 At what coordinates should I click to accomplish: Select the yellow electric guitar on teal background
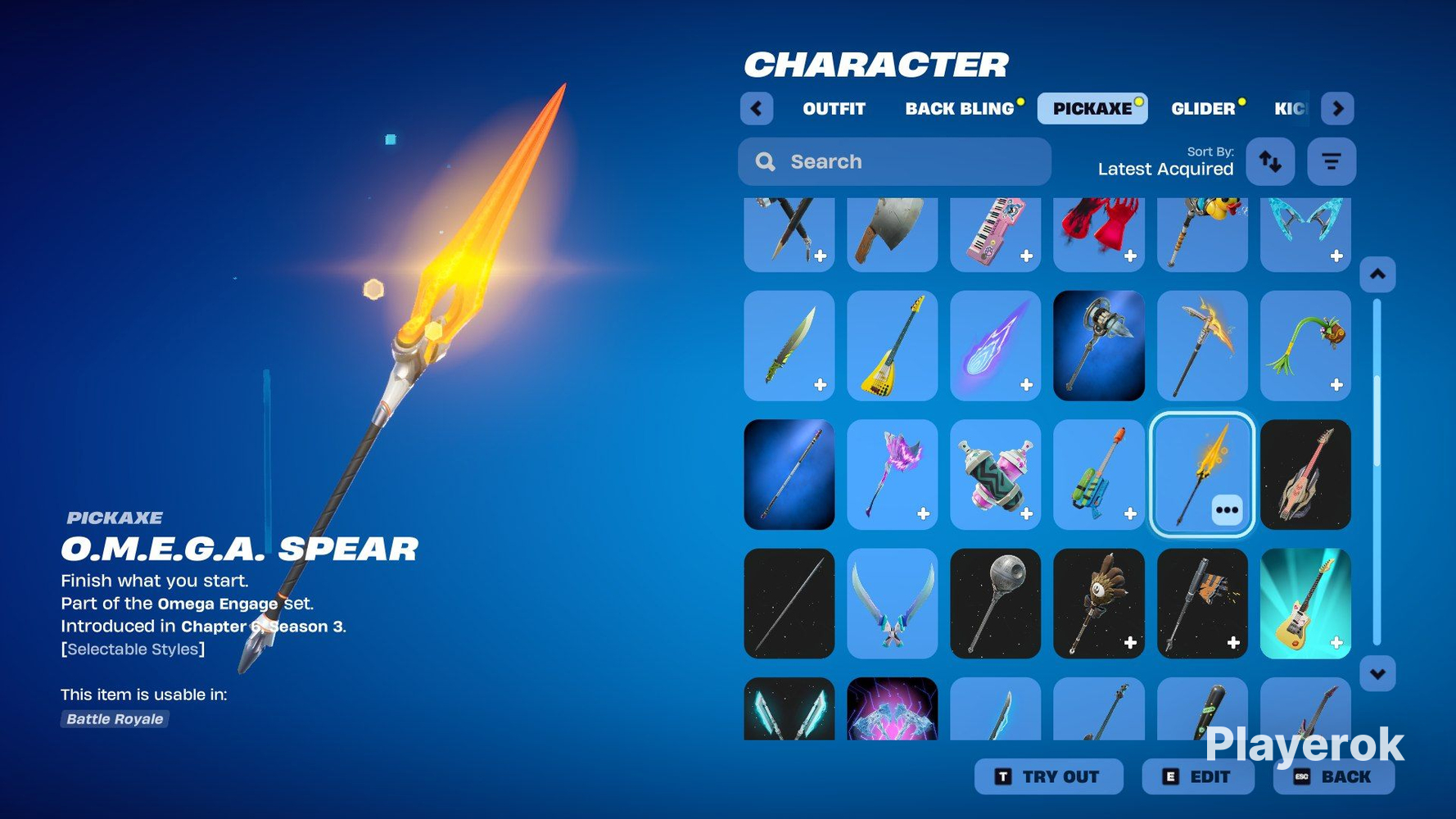(1305, 604)
